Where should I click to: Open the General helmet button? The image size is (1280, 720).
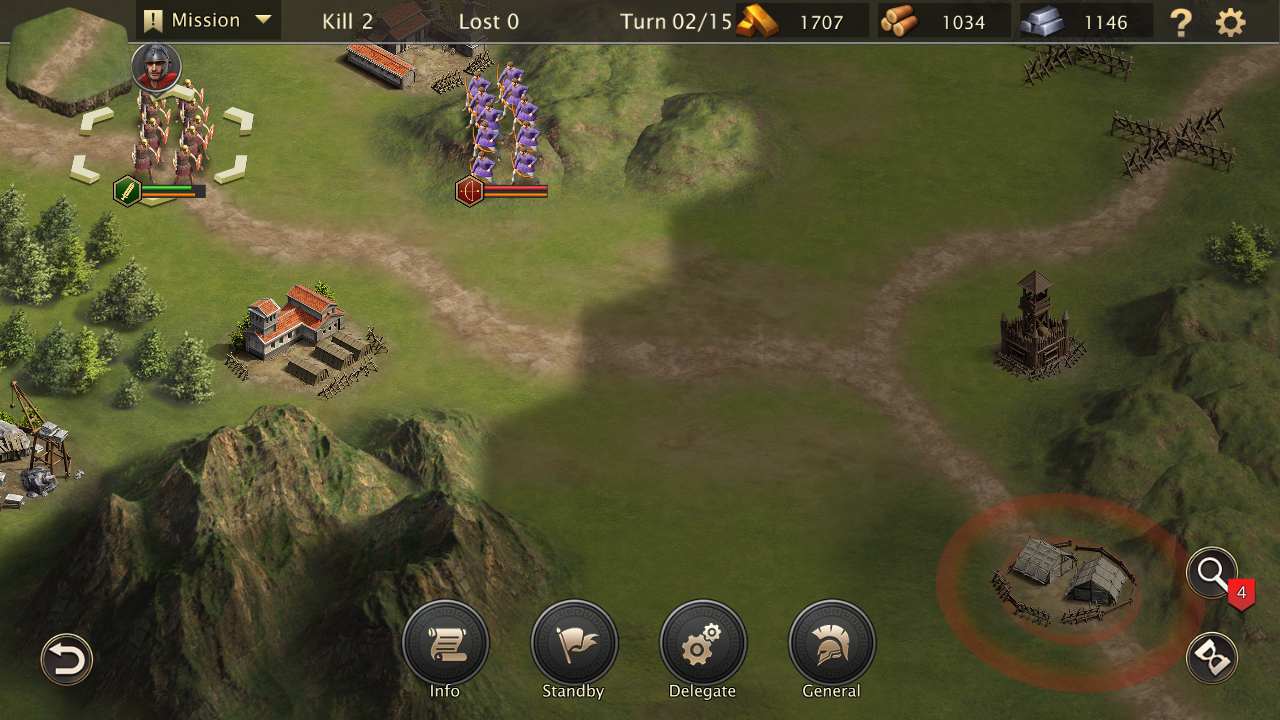point(832,644)
